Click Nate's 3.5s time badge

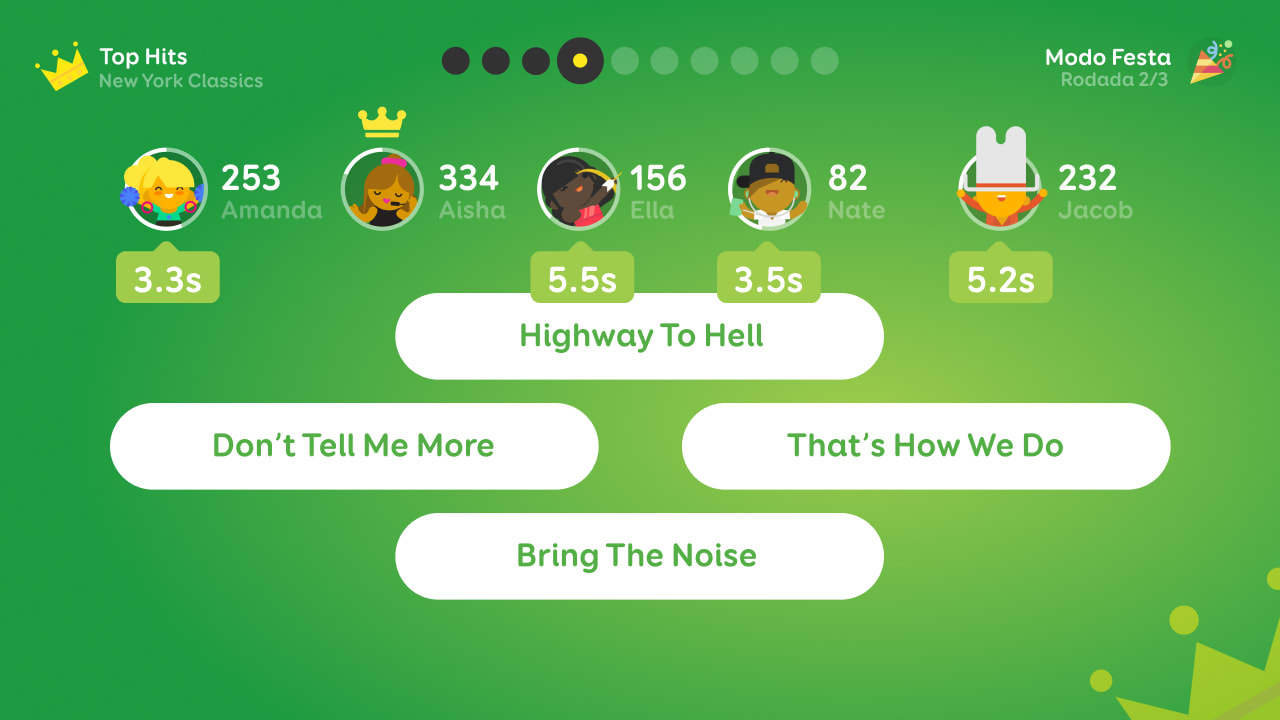[769, 277]
